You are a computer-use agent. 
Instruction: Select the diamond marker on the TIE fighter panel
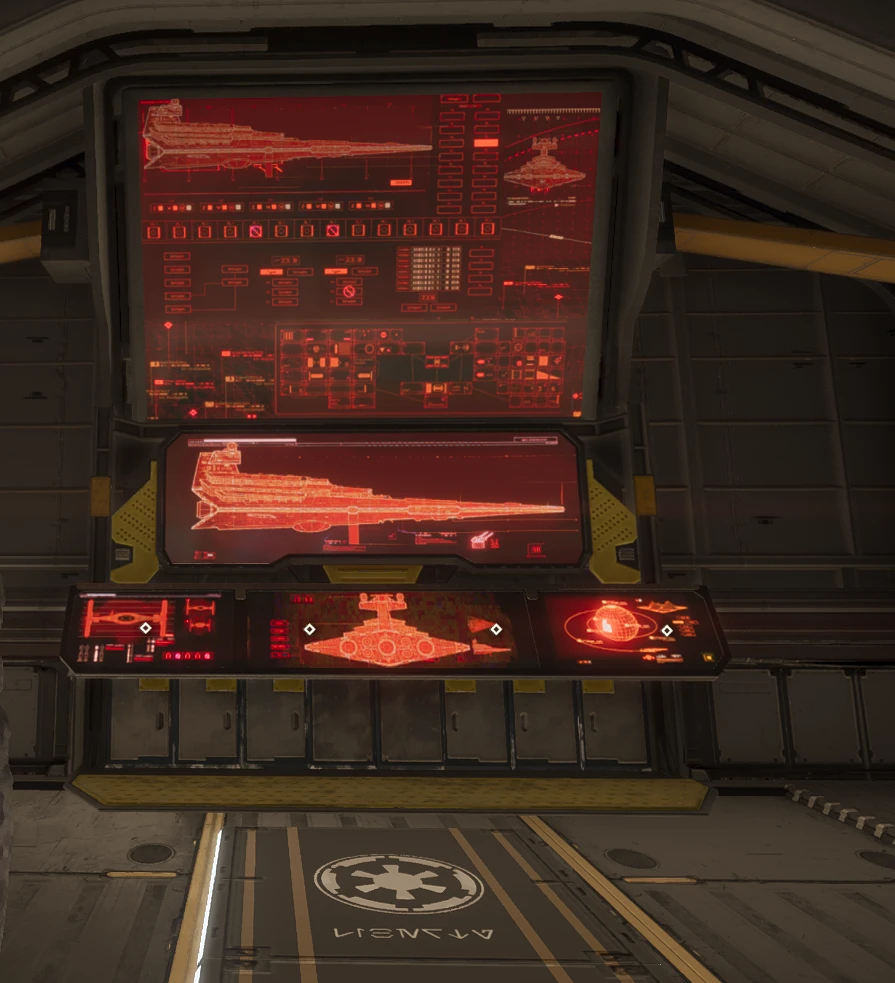[145, 628]
